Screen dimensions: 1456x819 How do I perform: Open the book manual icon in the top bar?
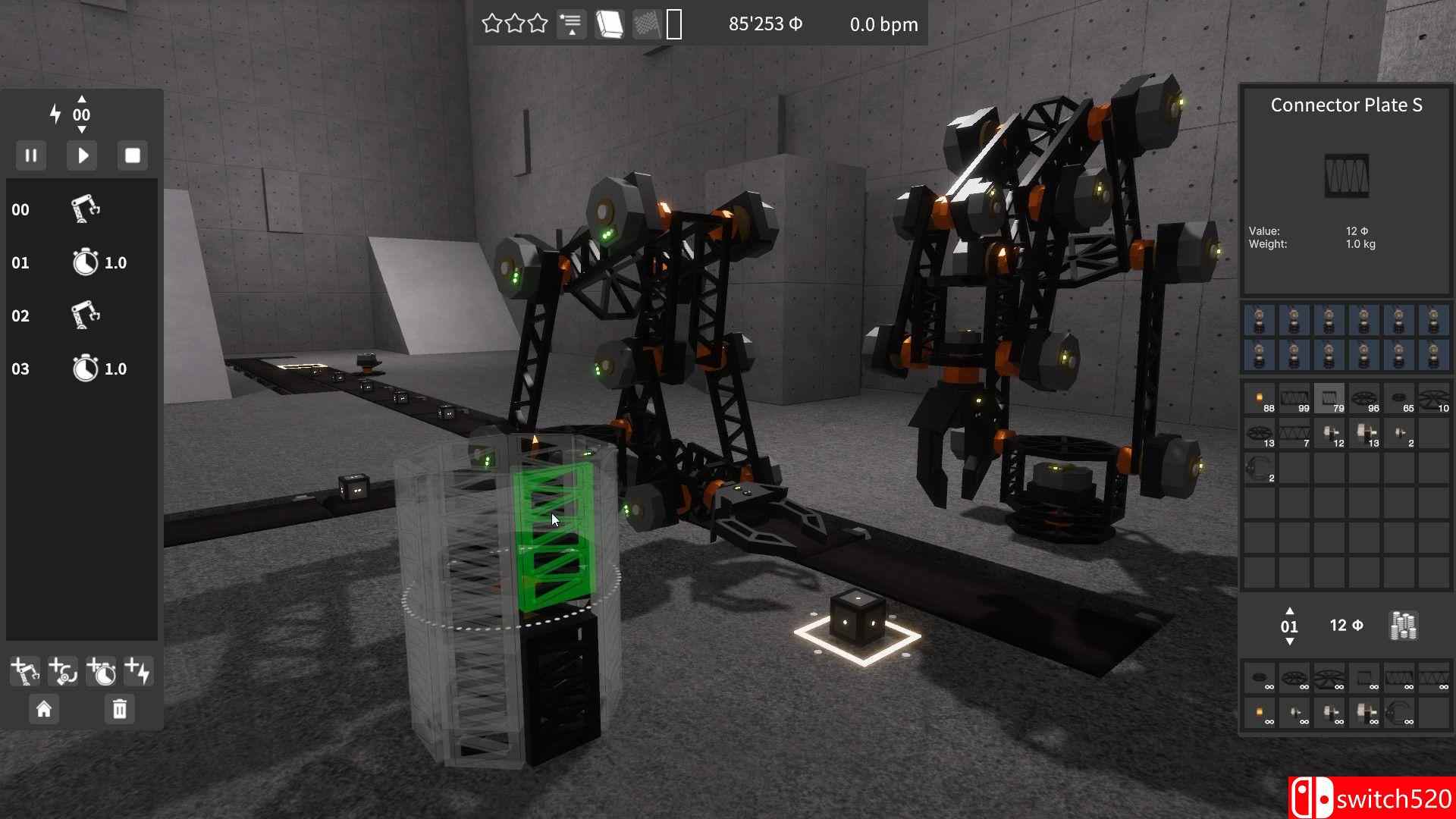[610, 23]
